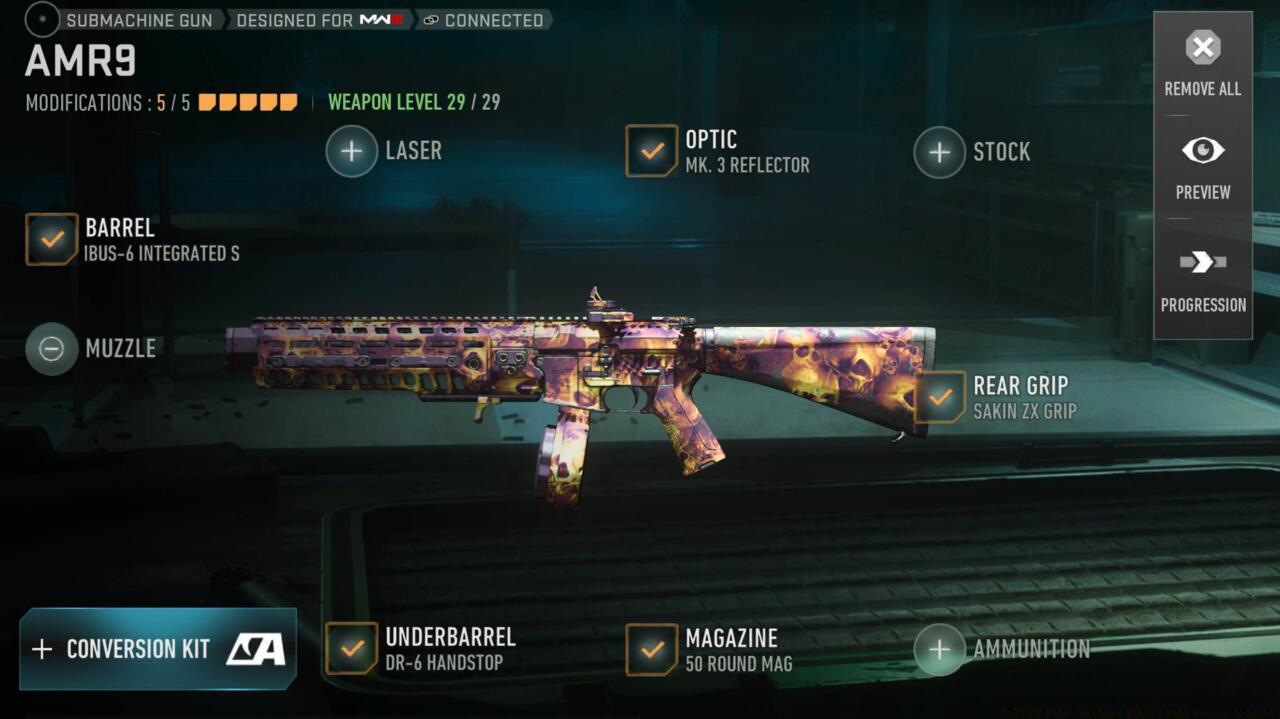Add a Stock attachment
The width and height of the screenshot is (1280, 719).
tap(939, 152)
